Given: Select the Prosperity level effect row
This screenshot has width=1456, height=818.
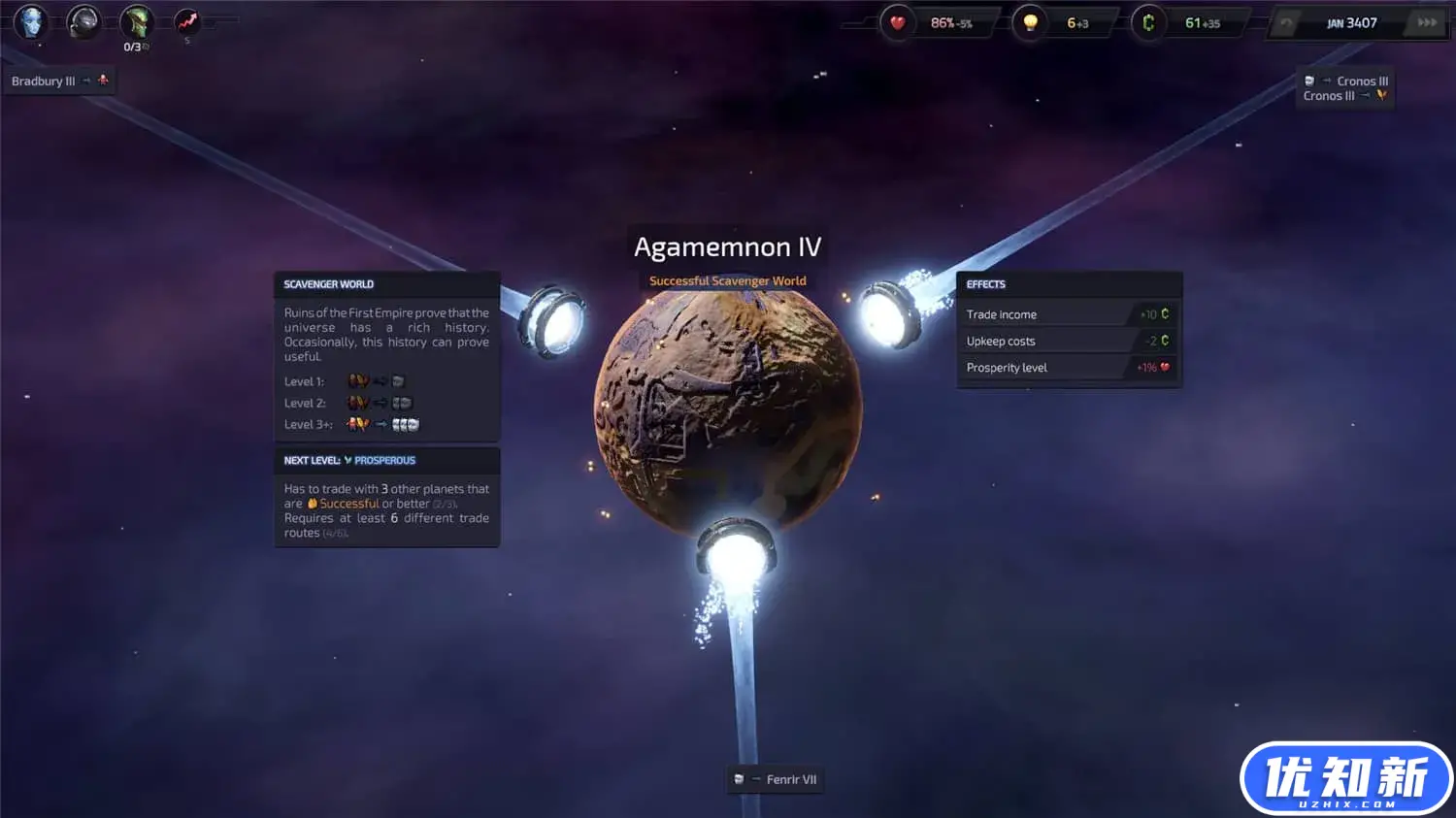Looking at the screenshot, I should (x=1068, y=368).
